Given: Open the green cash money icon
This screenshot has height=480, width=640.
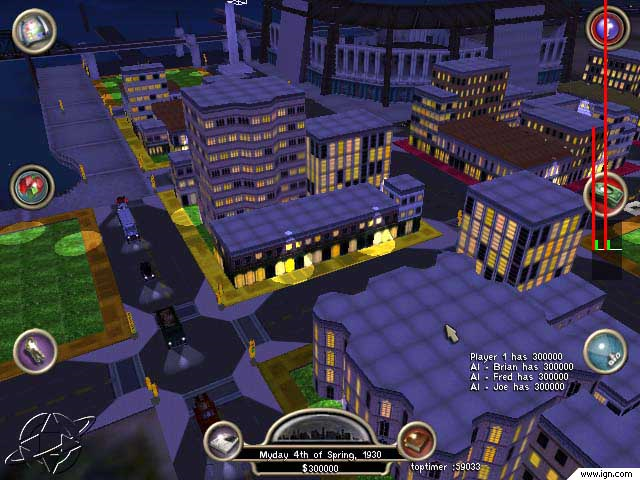Looking at the screenshot, I should click(606, 193).
